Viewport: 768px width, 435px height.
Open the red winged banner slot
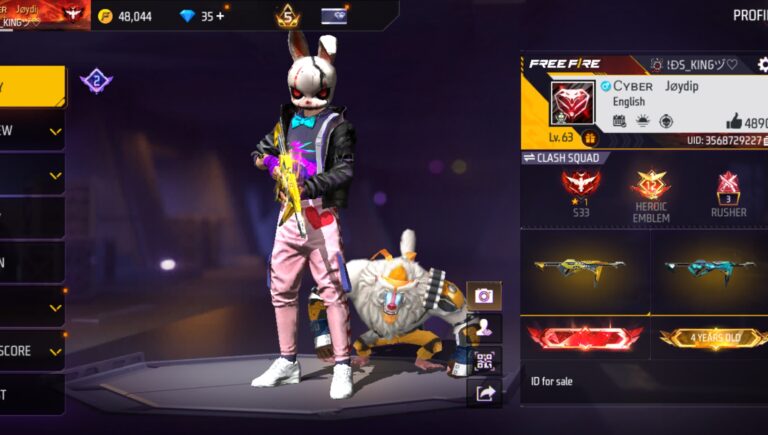(x=584, y=337)
